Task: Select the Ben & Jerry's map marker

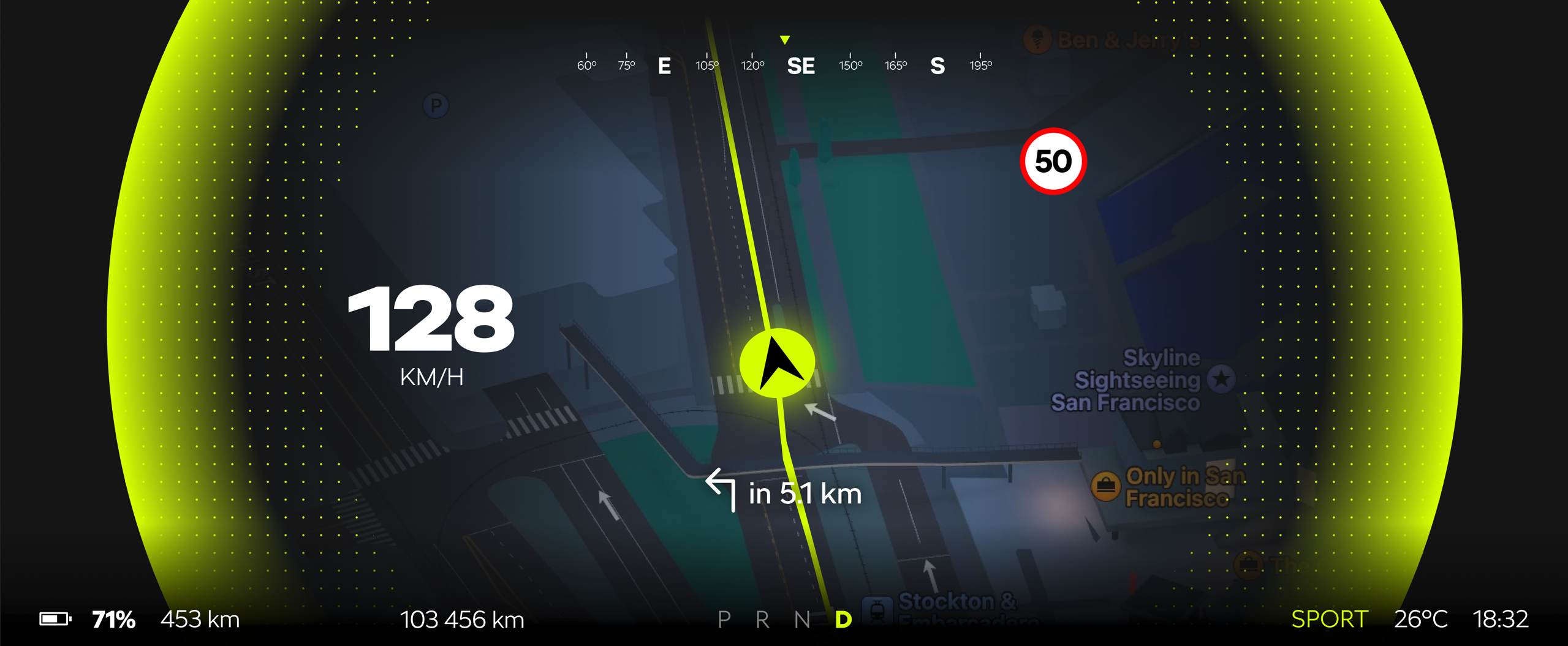Action: tap(1037, 40)
